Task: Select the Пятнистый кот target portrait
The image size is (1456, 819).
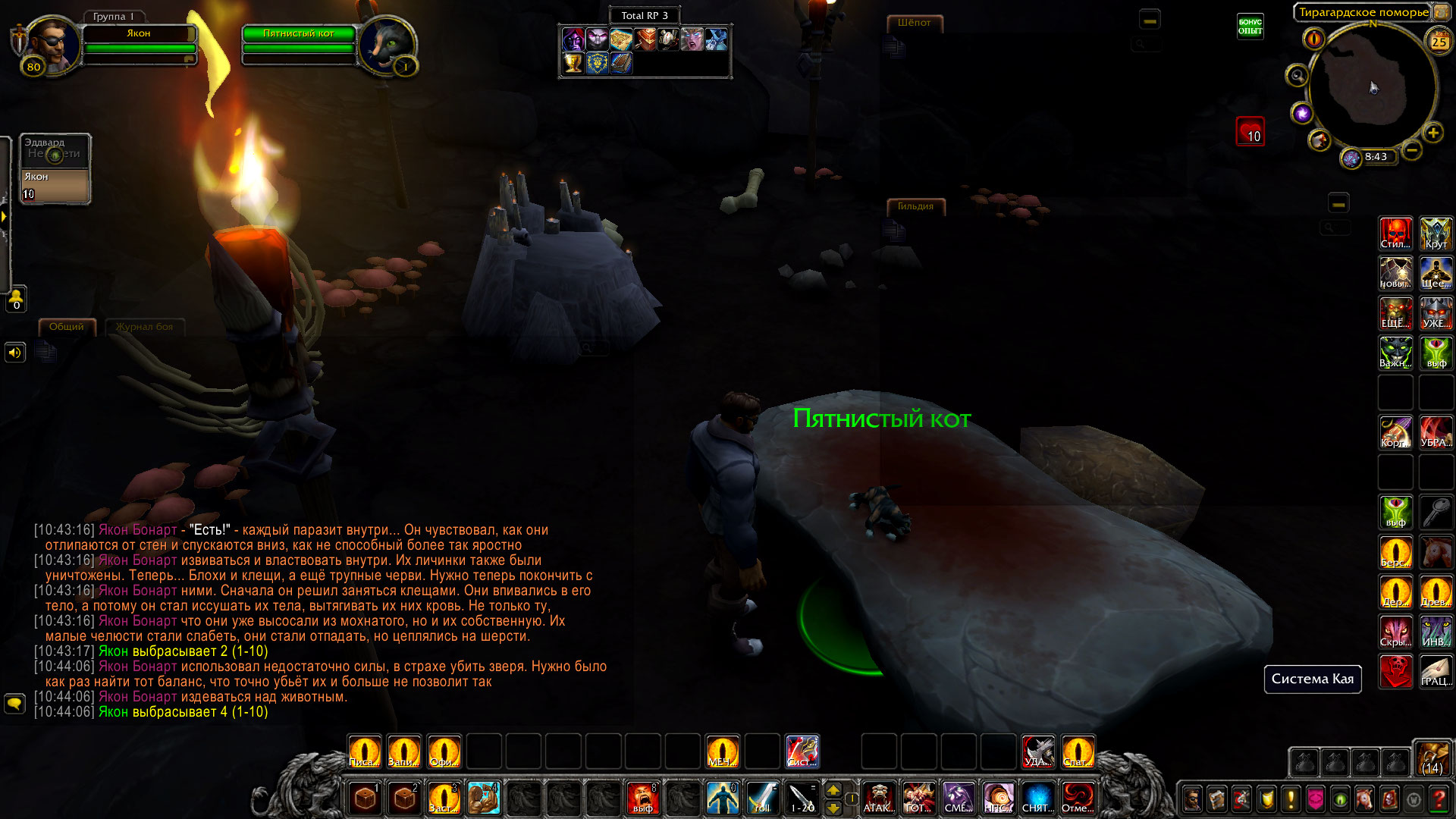Action: [x=387, y=44]
